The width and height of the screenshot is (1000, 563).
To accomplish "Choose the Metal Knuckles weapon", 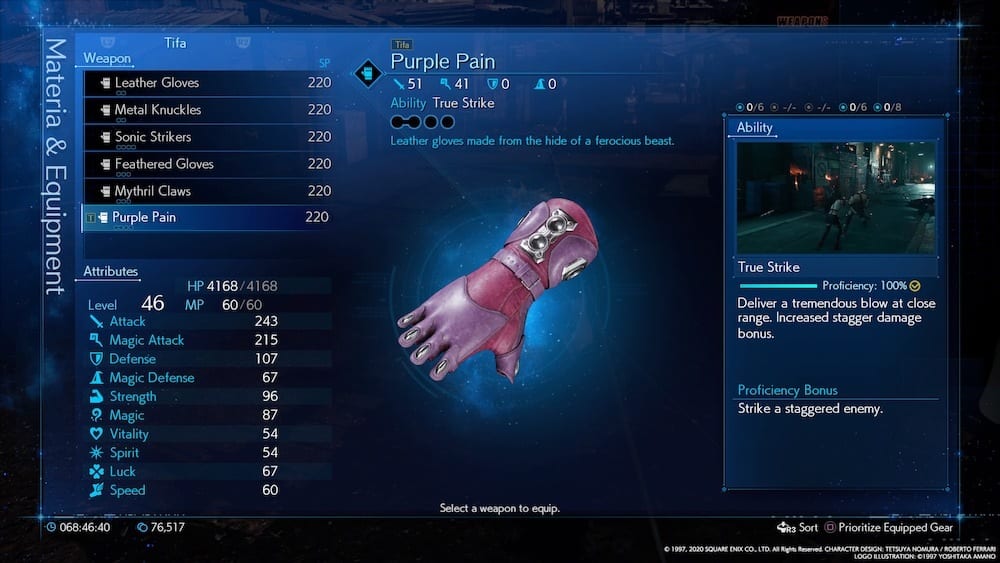I will click(x=158, y=110).
